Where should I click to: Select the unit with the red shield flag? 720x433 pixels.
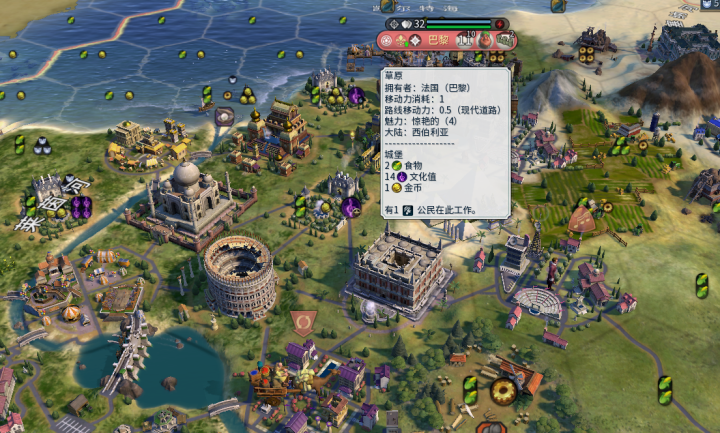tap(303, 322)
